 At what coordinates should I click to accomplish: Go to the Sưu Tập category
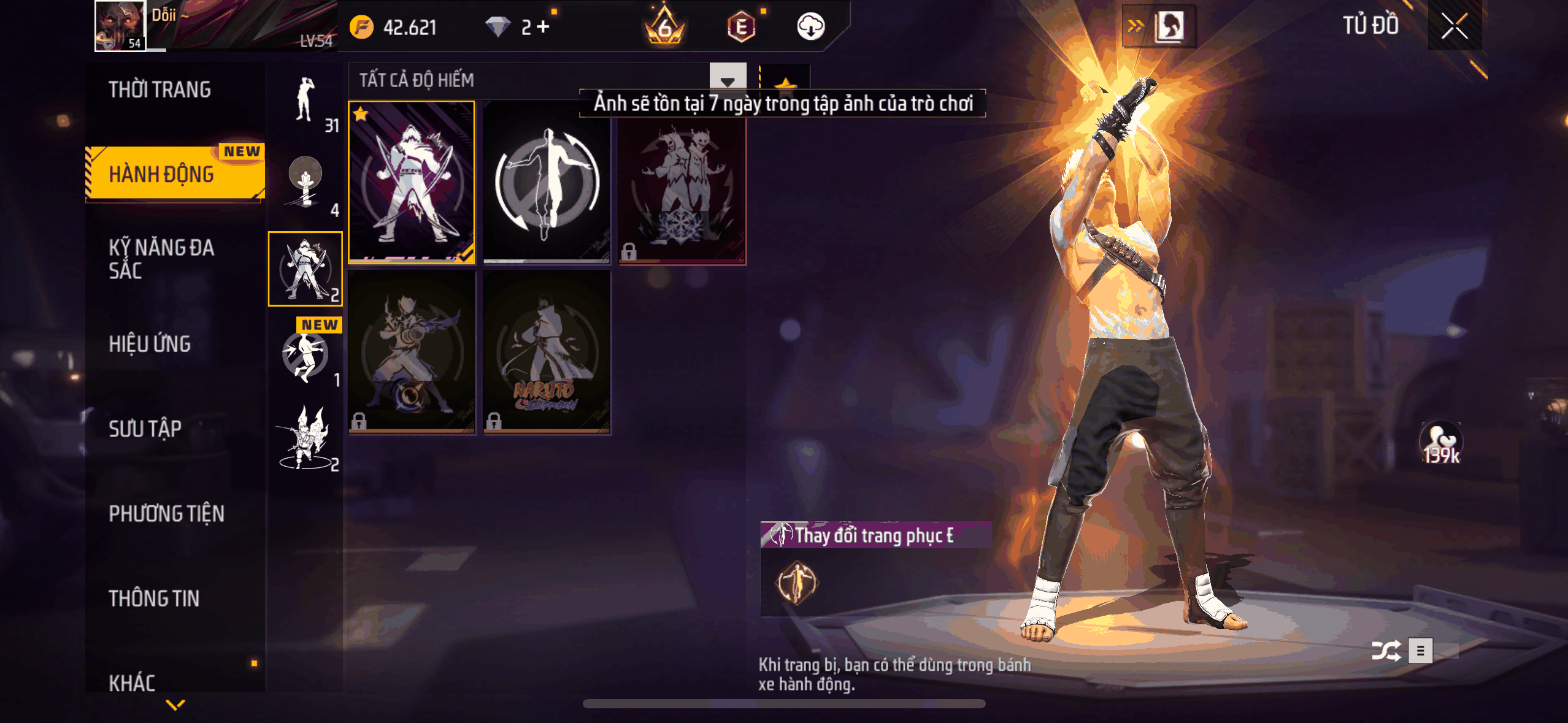click(145, 429)
